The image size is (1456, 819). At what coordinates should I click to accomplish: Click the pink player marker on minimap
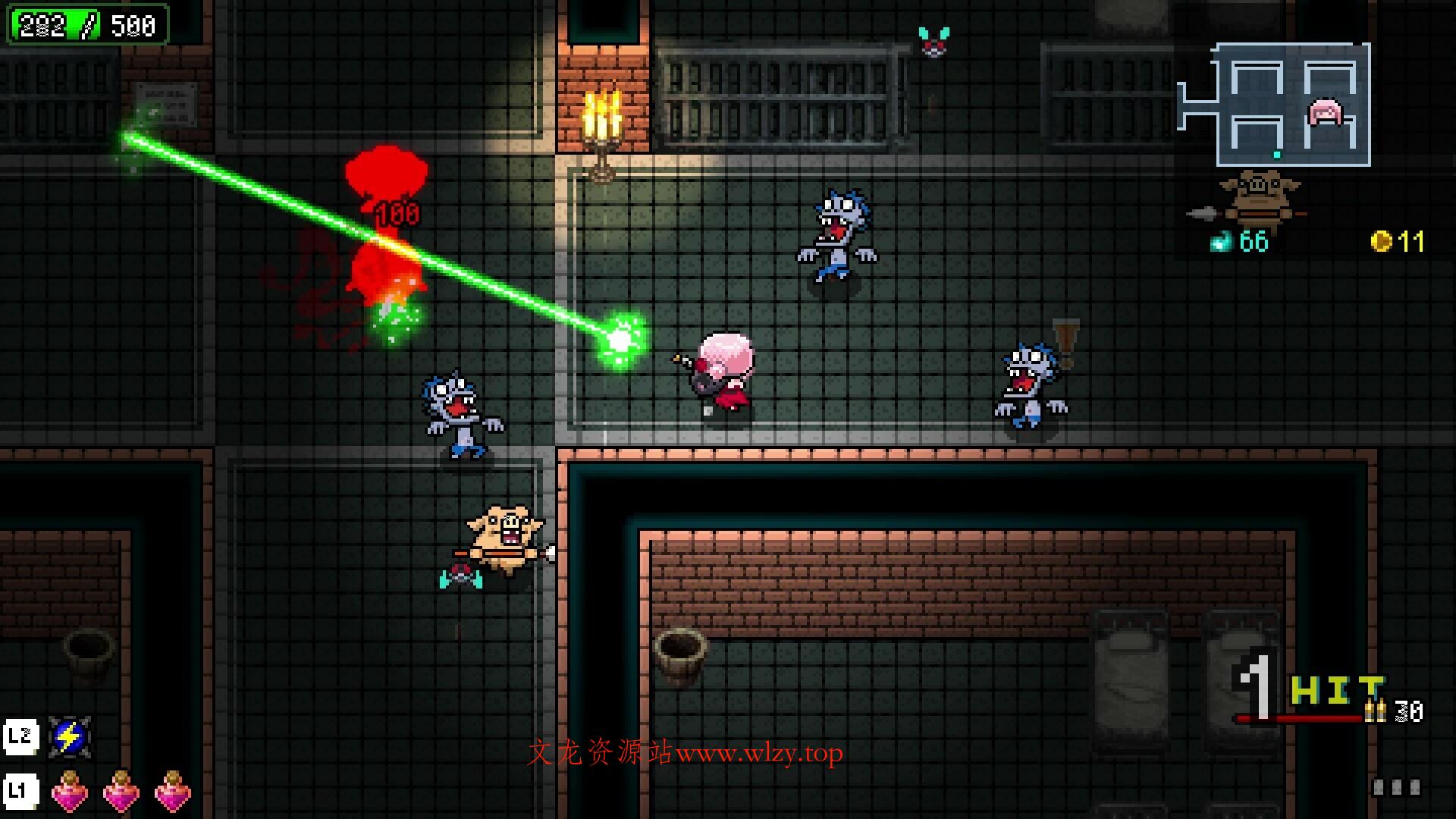(x=1326, y=113)
